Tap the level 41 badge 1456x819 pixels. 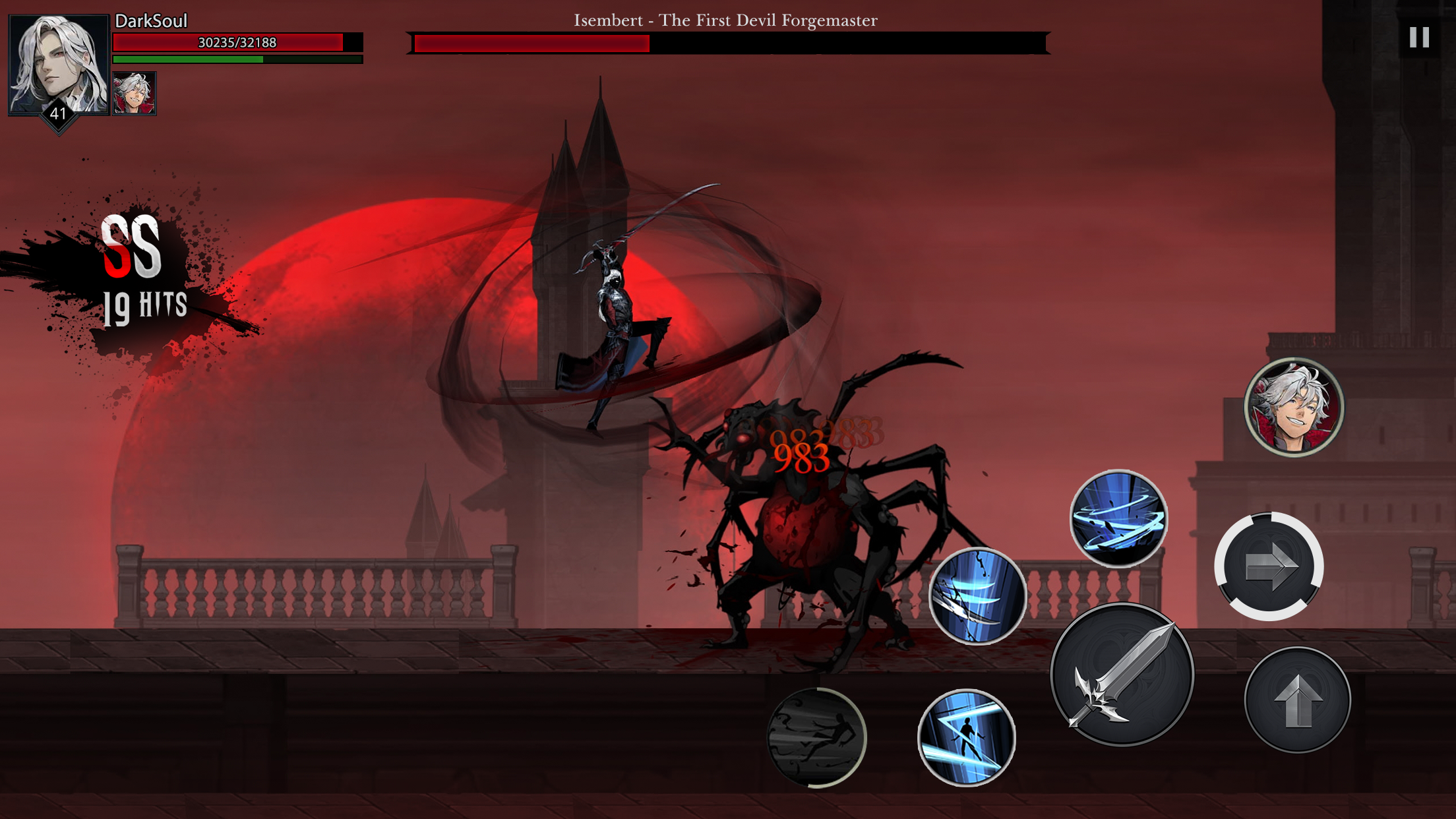click(x=58, y=114)
